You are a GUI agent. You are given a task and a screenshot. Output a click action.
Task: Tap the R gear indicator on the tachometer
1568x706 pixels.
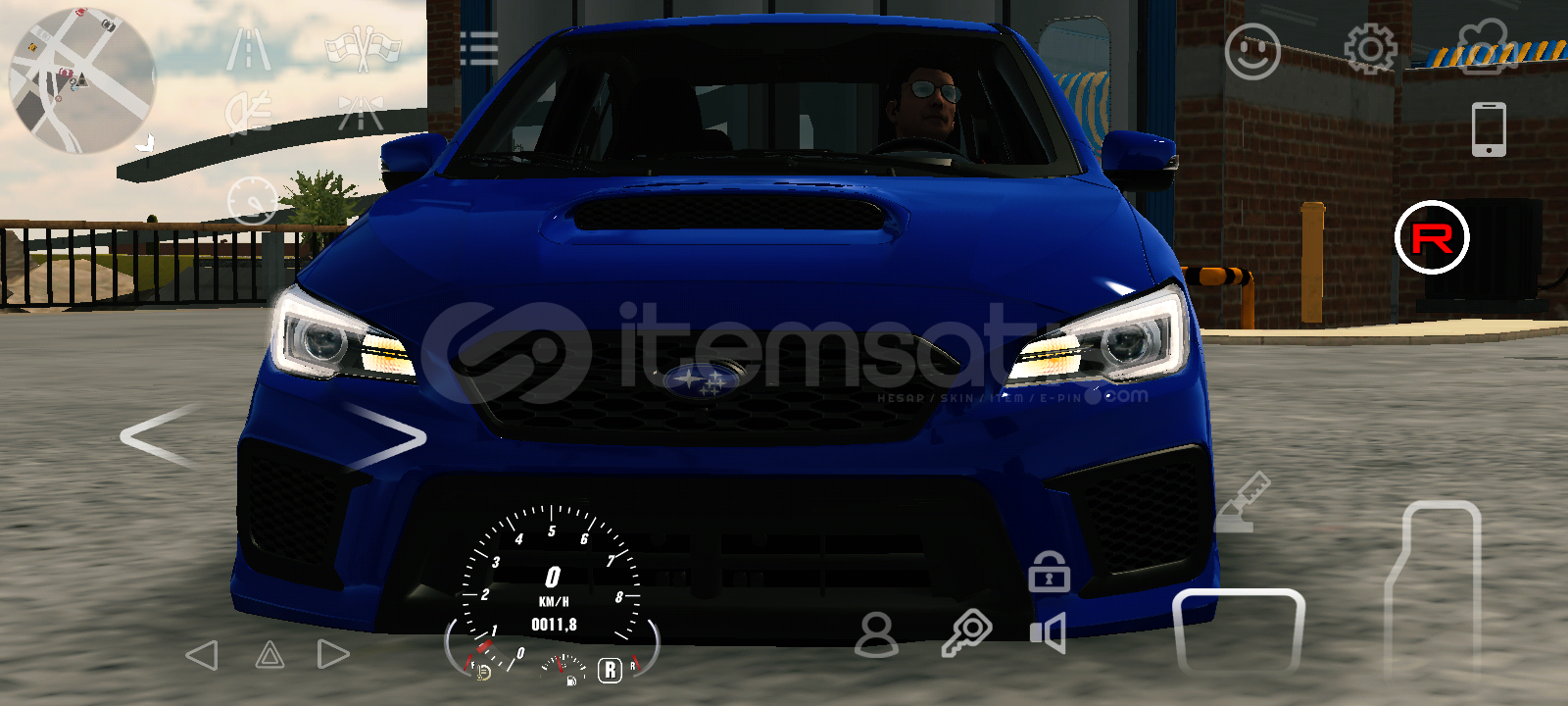click(612, 673)
